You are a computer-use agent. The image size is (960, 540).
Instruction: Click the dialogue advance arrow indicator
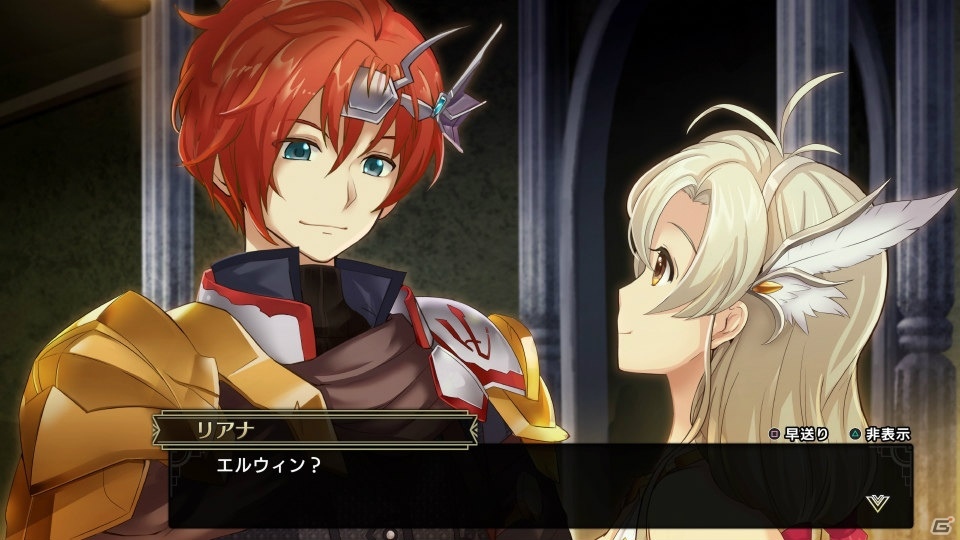(877, 502)
